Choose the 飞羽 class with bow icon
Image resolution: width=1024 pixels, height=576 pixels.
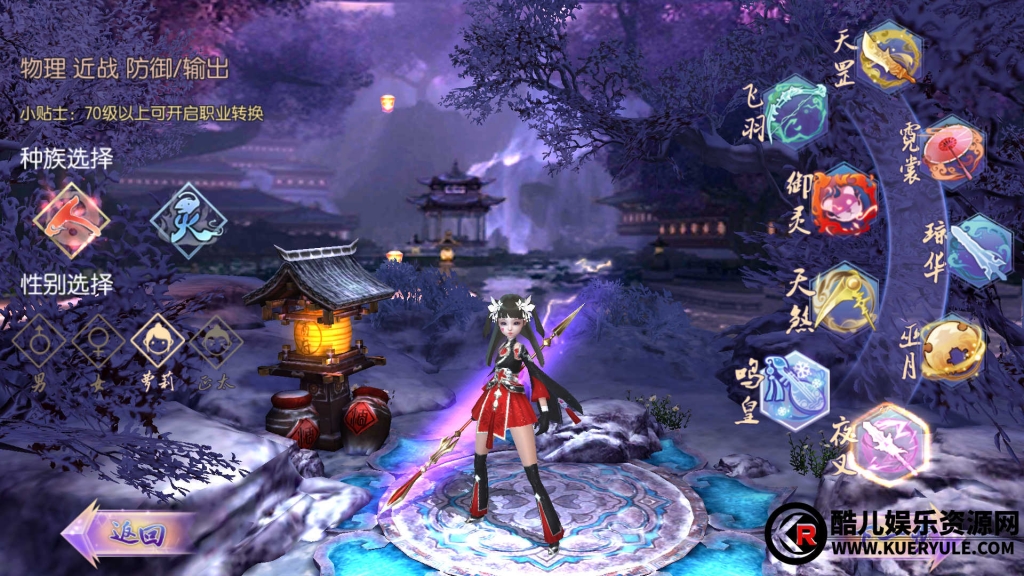click(x=795, y=112)
